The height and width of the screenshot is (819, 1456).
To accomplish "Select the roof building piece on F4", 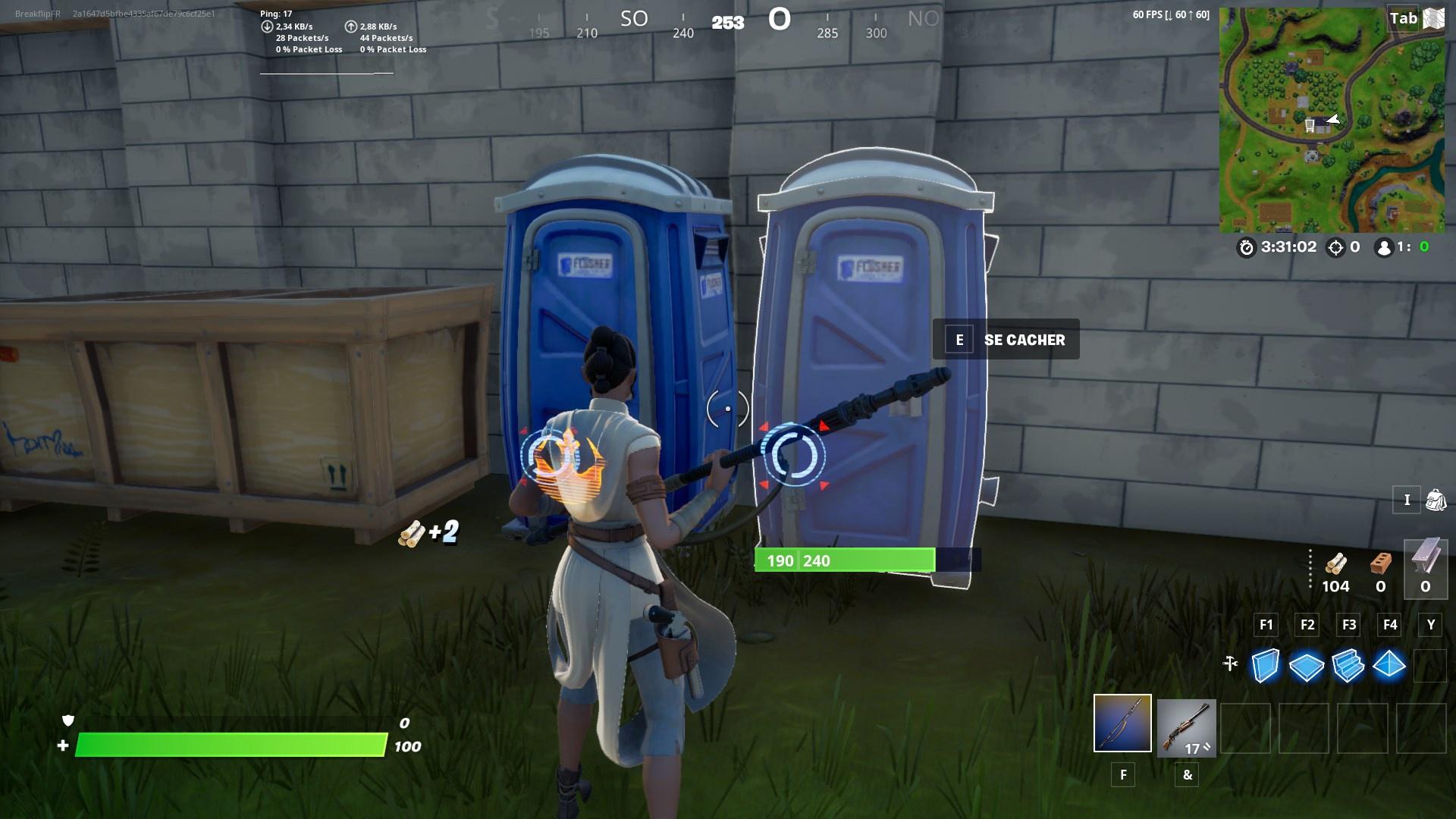I will [1390, 667].
